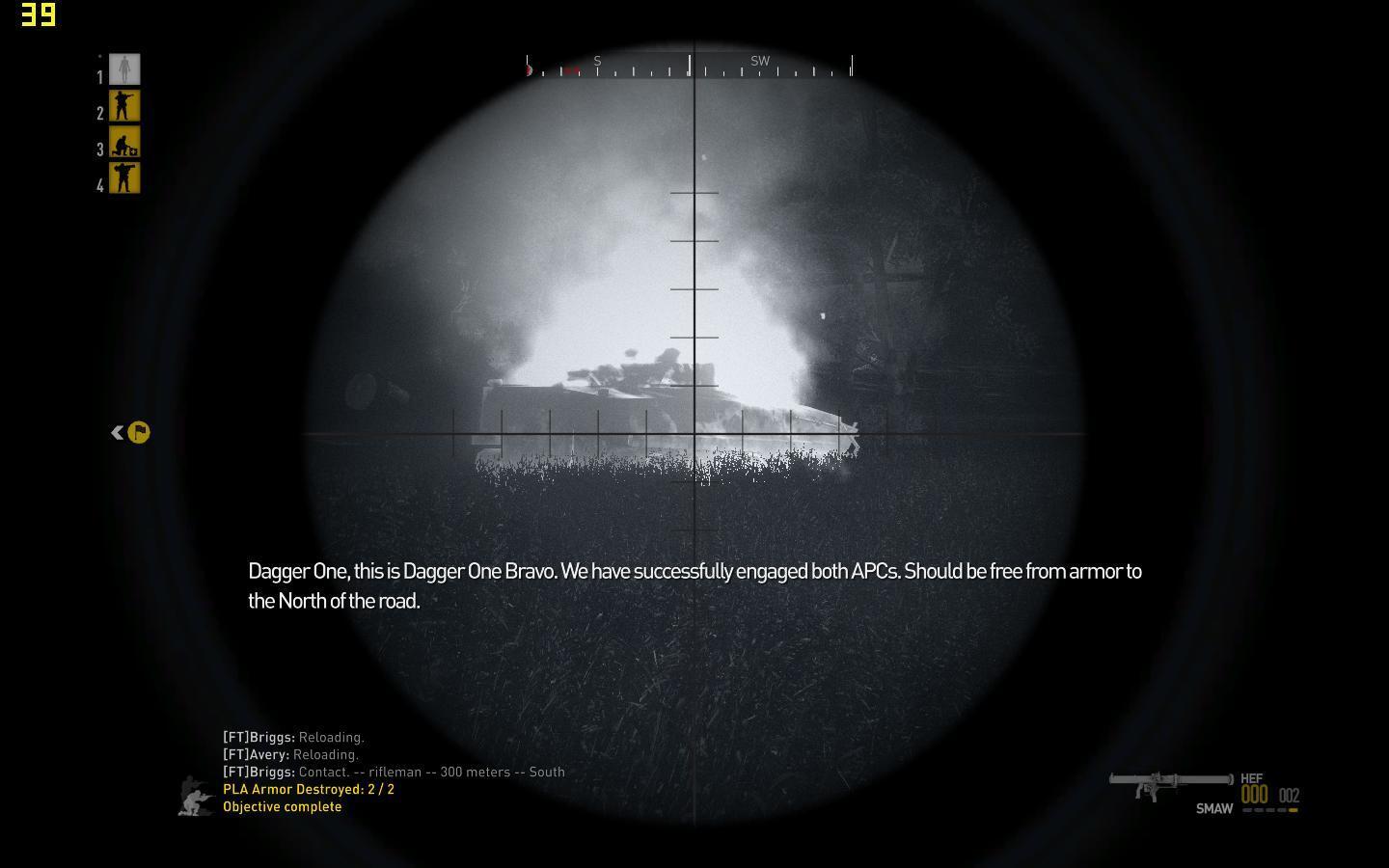Pick squad member 4 rocket launcher icon

124,178
